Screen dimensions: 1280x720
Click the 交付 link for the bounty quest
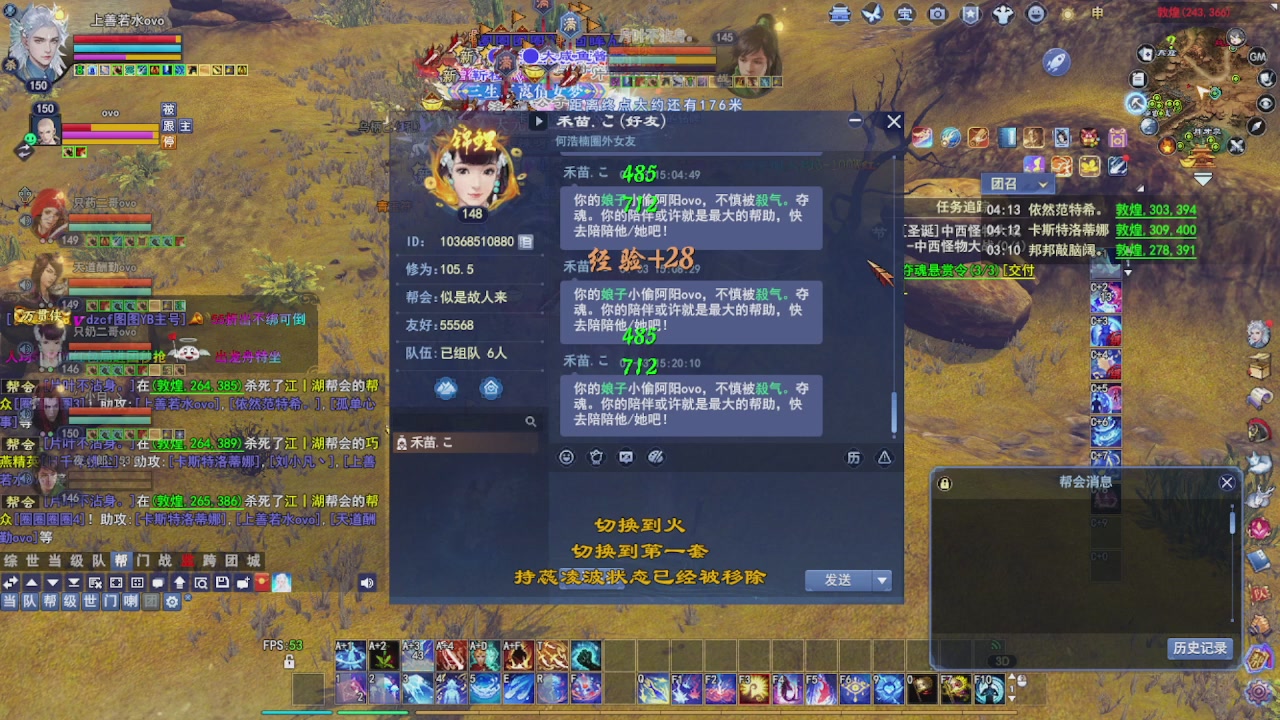coord(1020,271)
